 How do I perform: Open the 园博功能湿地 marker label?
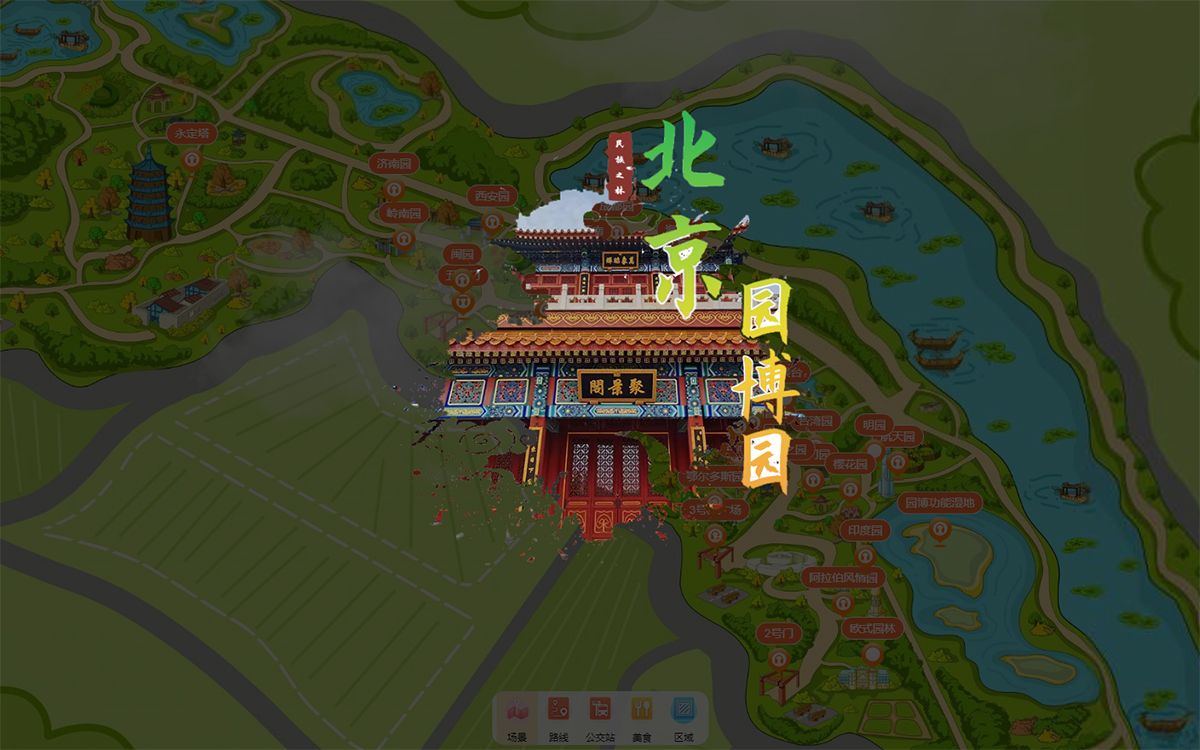[x=940, y=503]
